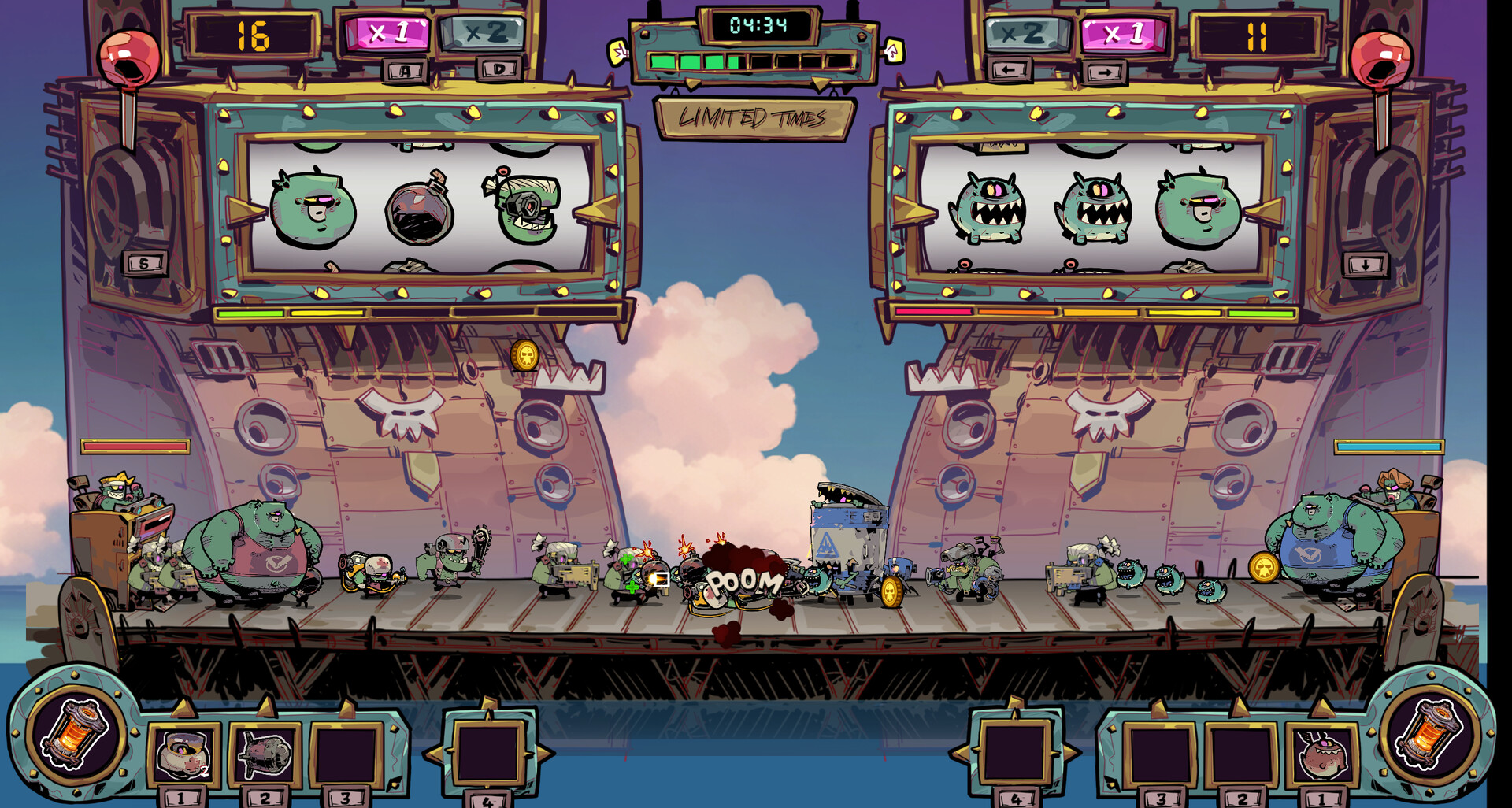Toggle the A key spin control
Screen dimensions: 1512x808
404,72
